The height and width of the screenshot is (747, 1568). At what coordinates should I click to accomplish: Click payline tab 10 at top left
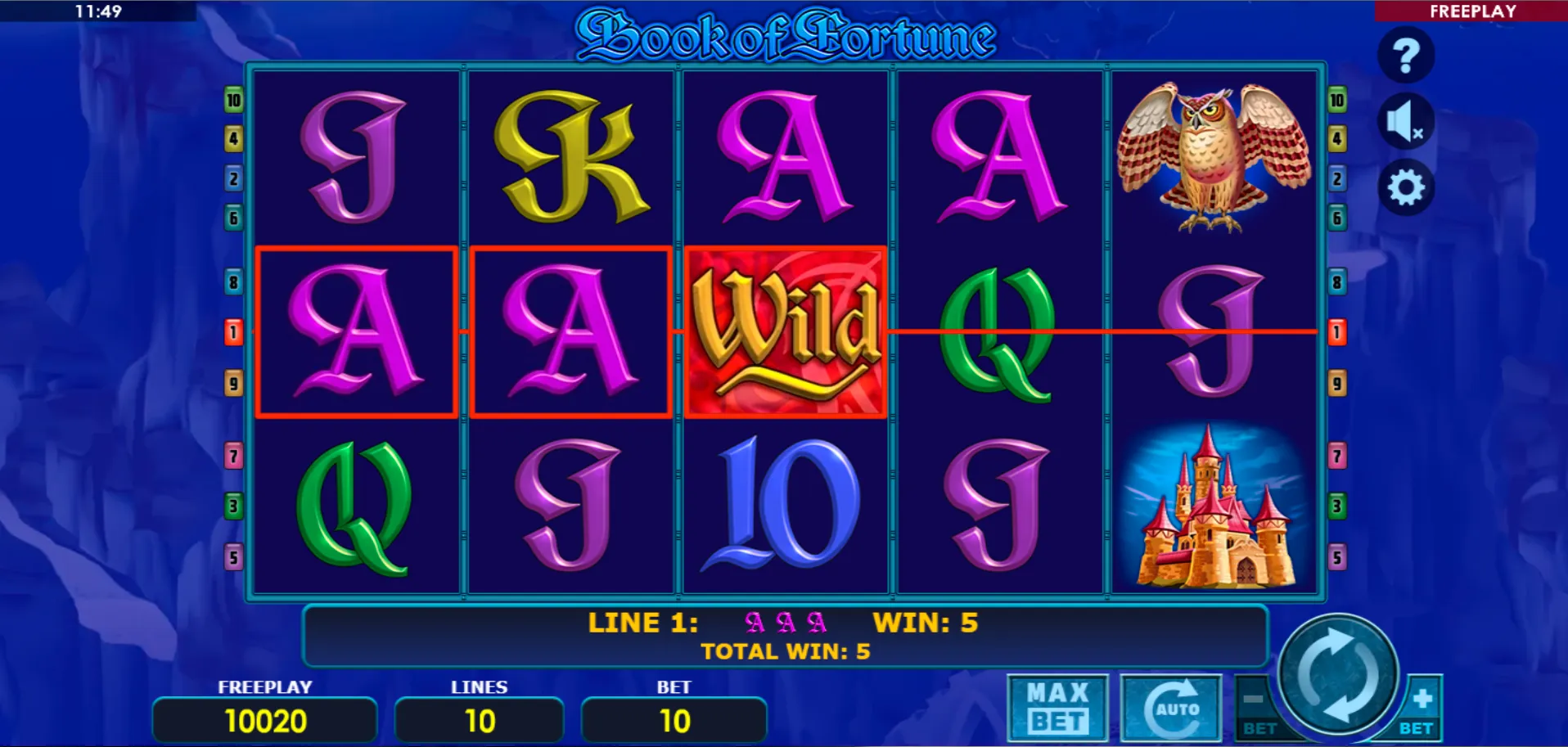(233, 100)
